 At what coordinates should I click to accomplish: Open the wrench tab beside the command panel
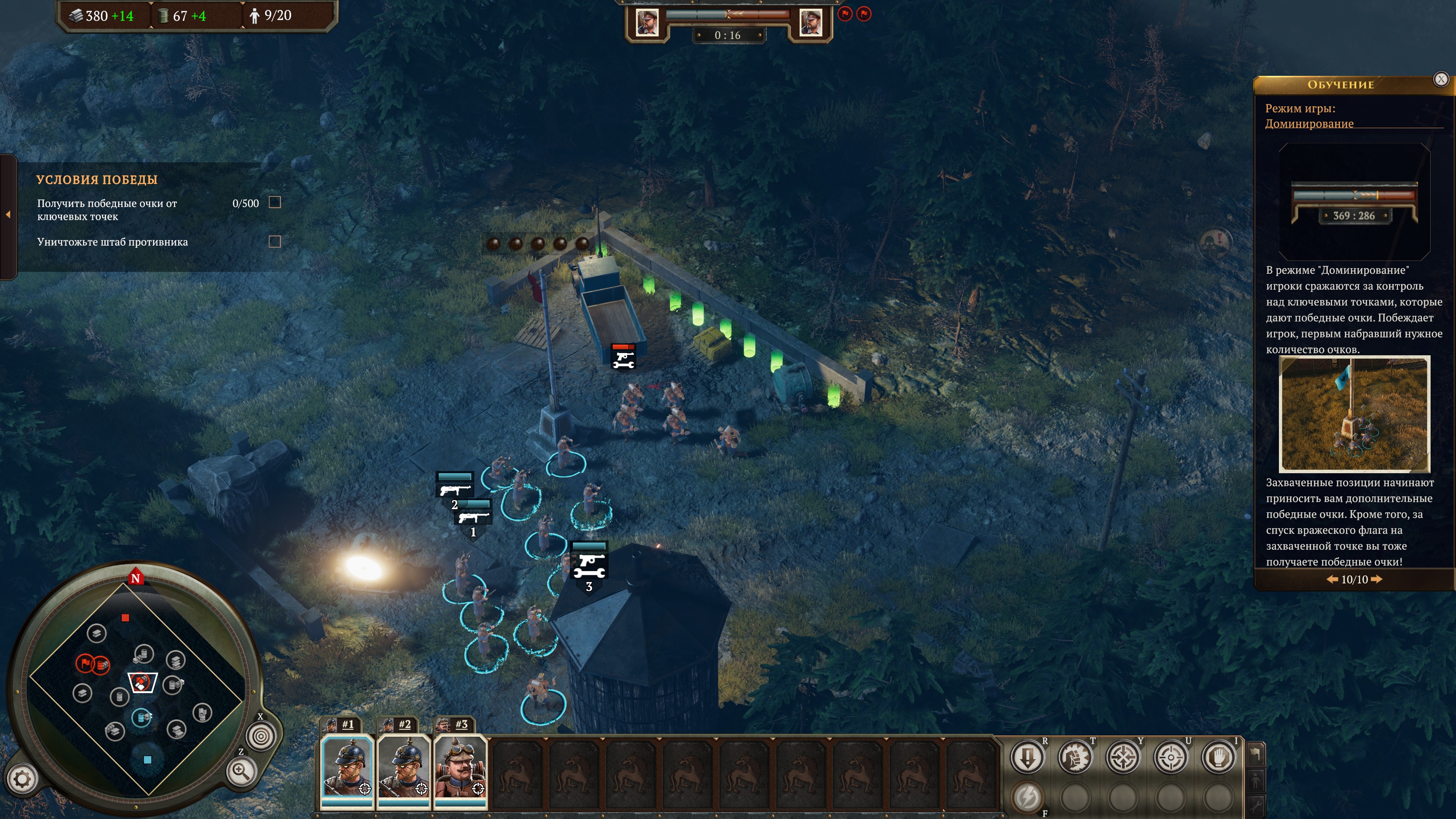coord(1255,805)
